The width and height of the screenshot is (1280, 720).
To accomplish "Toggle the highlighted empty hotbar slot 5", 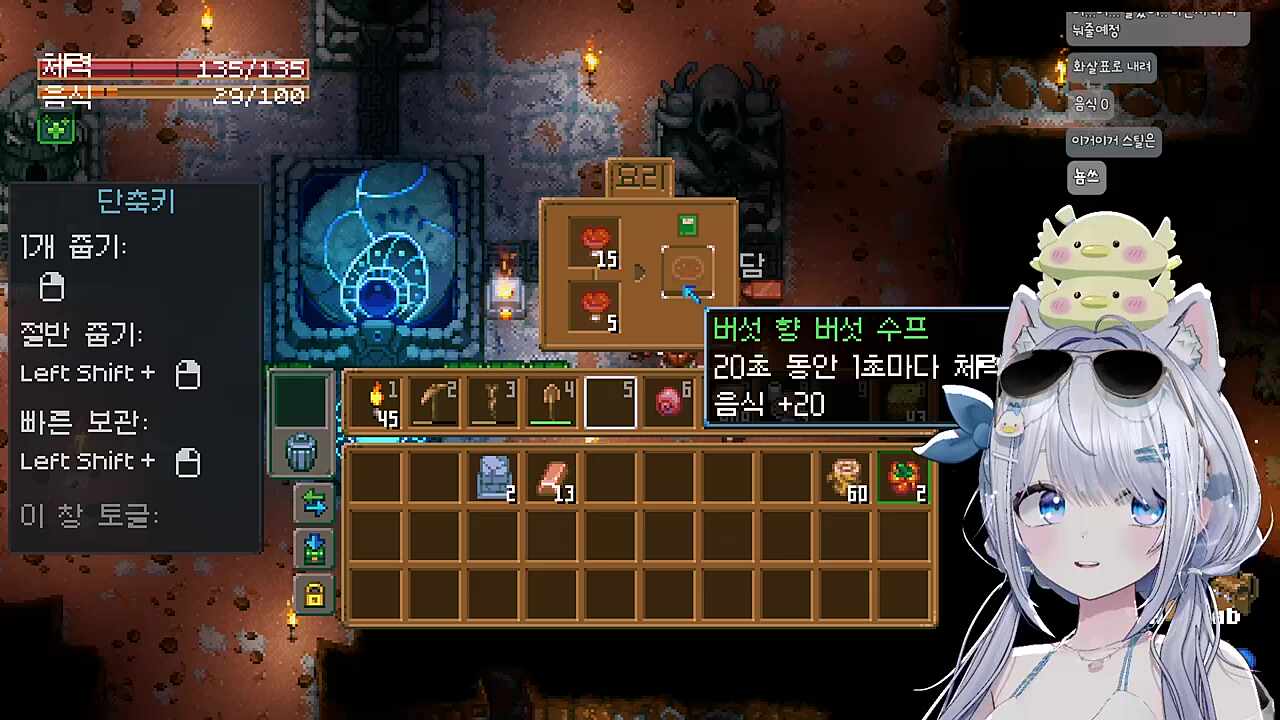I will pos(611,400).
